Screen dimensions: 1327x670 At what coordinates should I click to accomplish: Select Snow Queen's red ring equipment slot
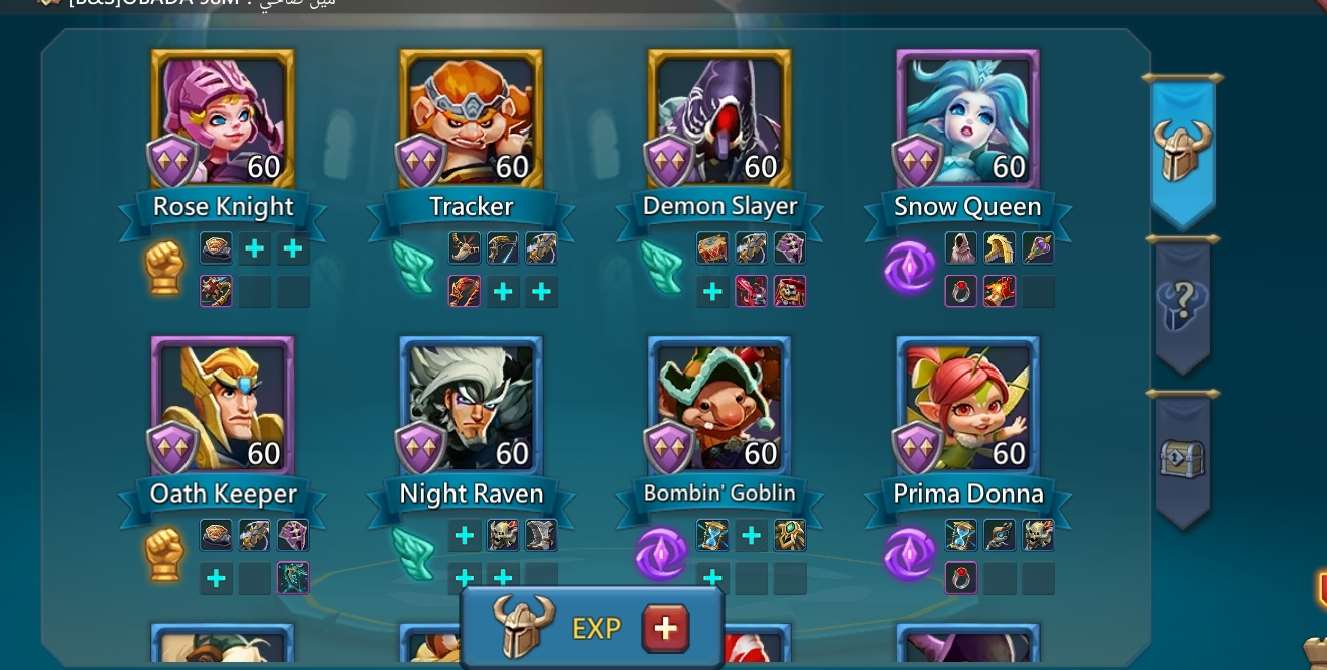point(961,291)
